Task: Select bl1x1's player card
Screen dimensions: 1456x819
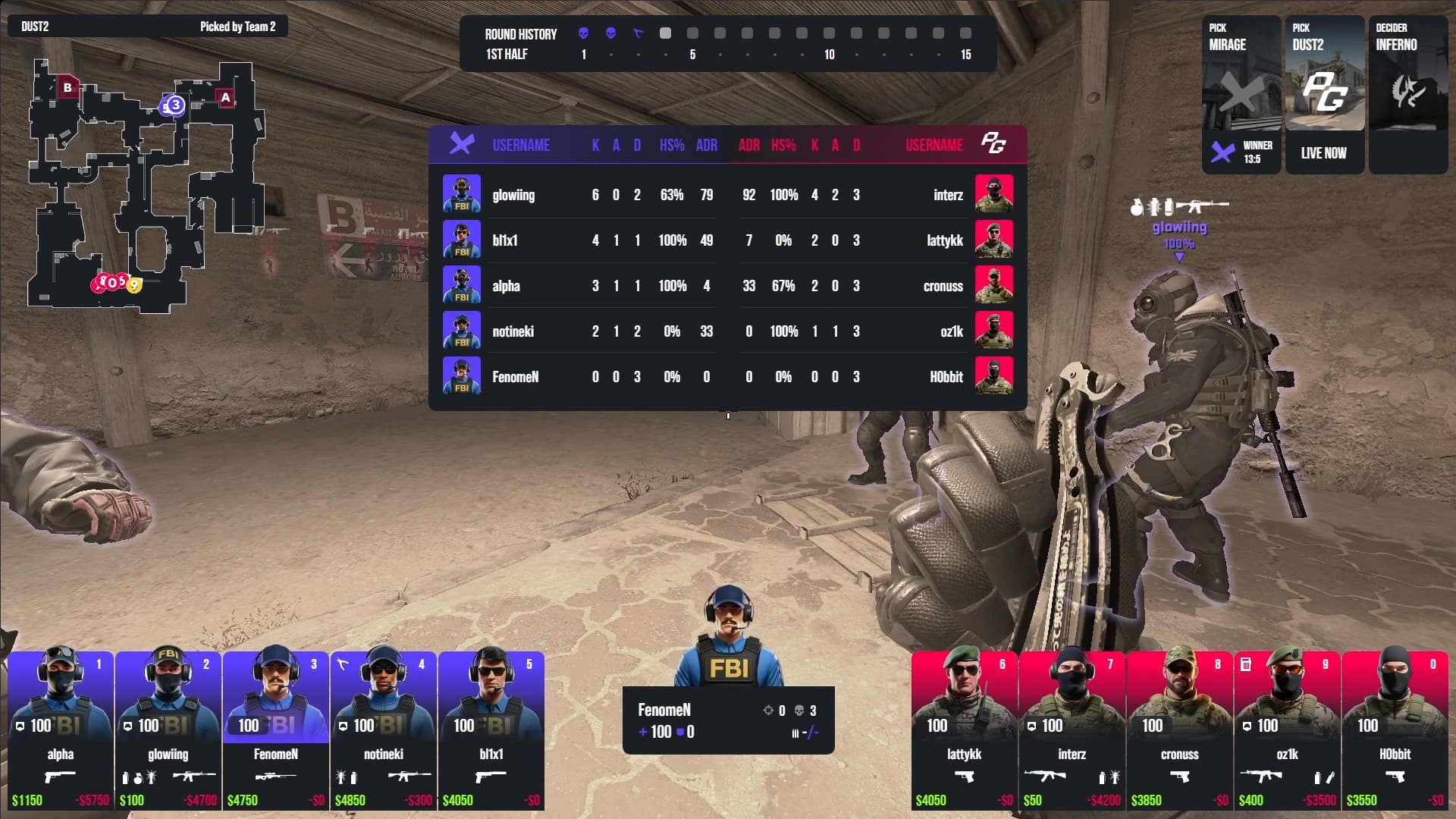Action: [491, 730]
